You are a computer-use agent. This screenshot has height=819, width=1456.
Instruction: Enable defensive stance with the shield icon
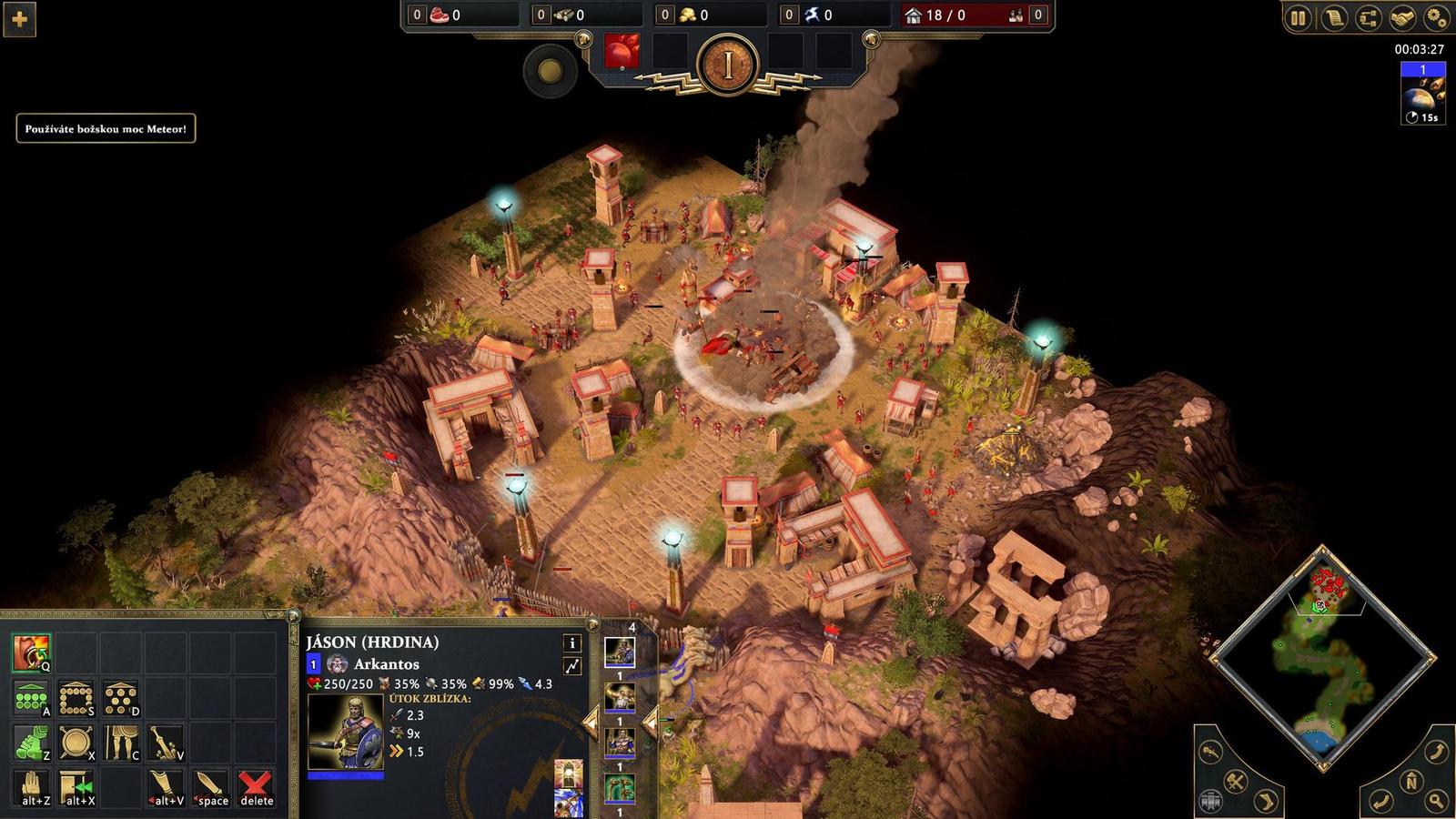75,740
